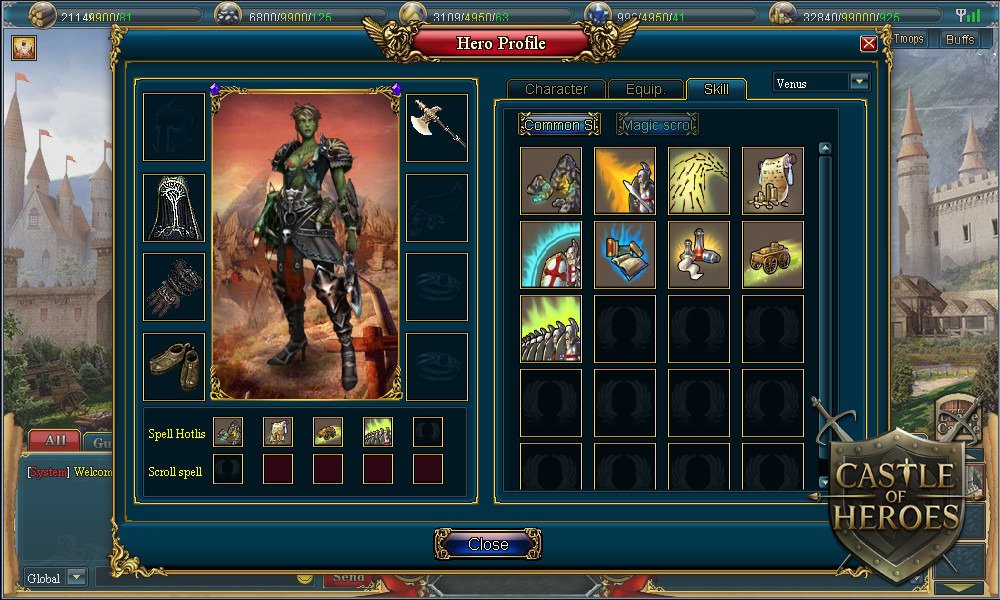Choose the boots equipment slot

174,366
